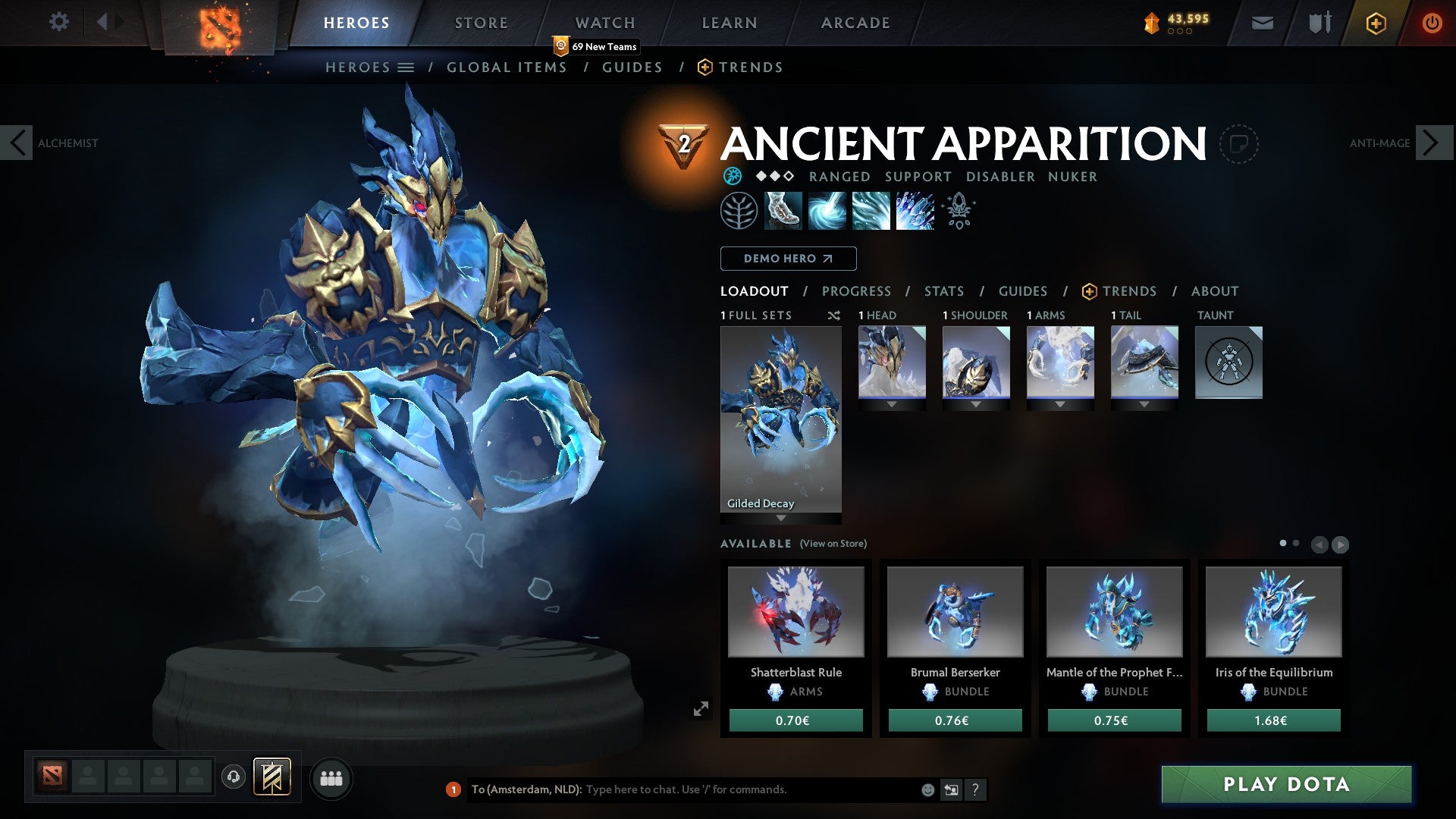Click the armory shield and sword icon
This screenshot has width=1456, height=819.
[x=1319, y=23]
